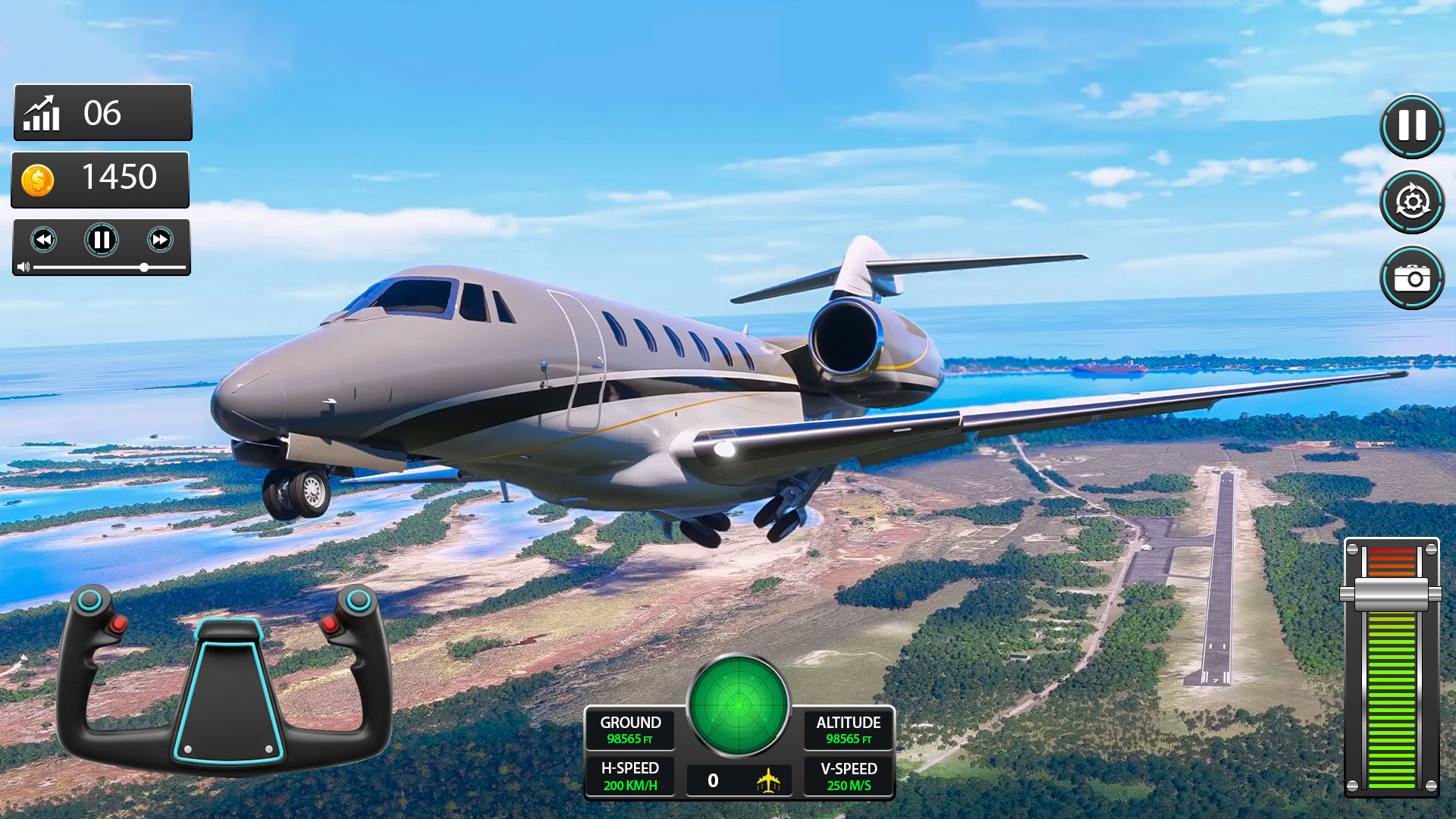Pause the game
Screen dimensions: 1456x819
pos(1410,127)
